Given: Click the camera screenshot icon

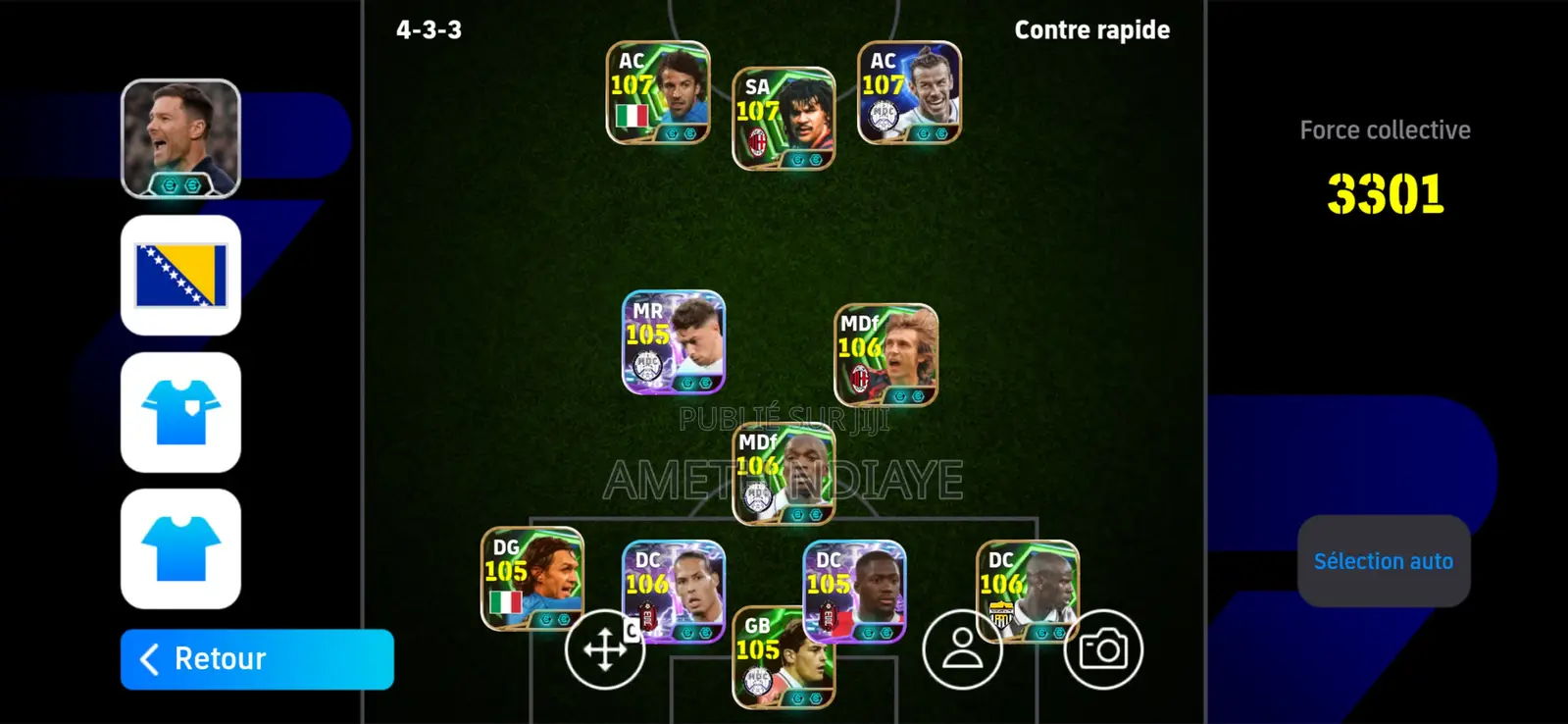Looking at the screenshot, I should pyautogui.click(x=1104, y=649).
